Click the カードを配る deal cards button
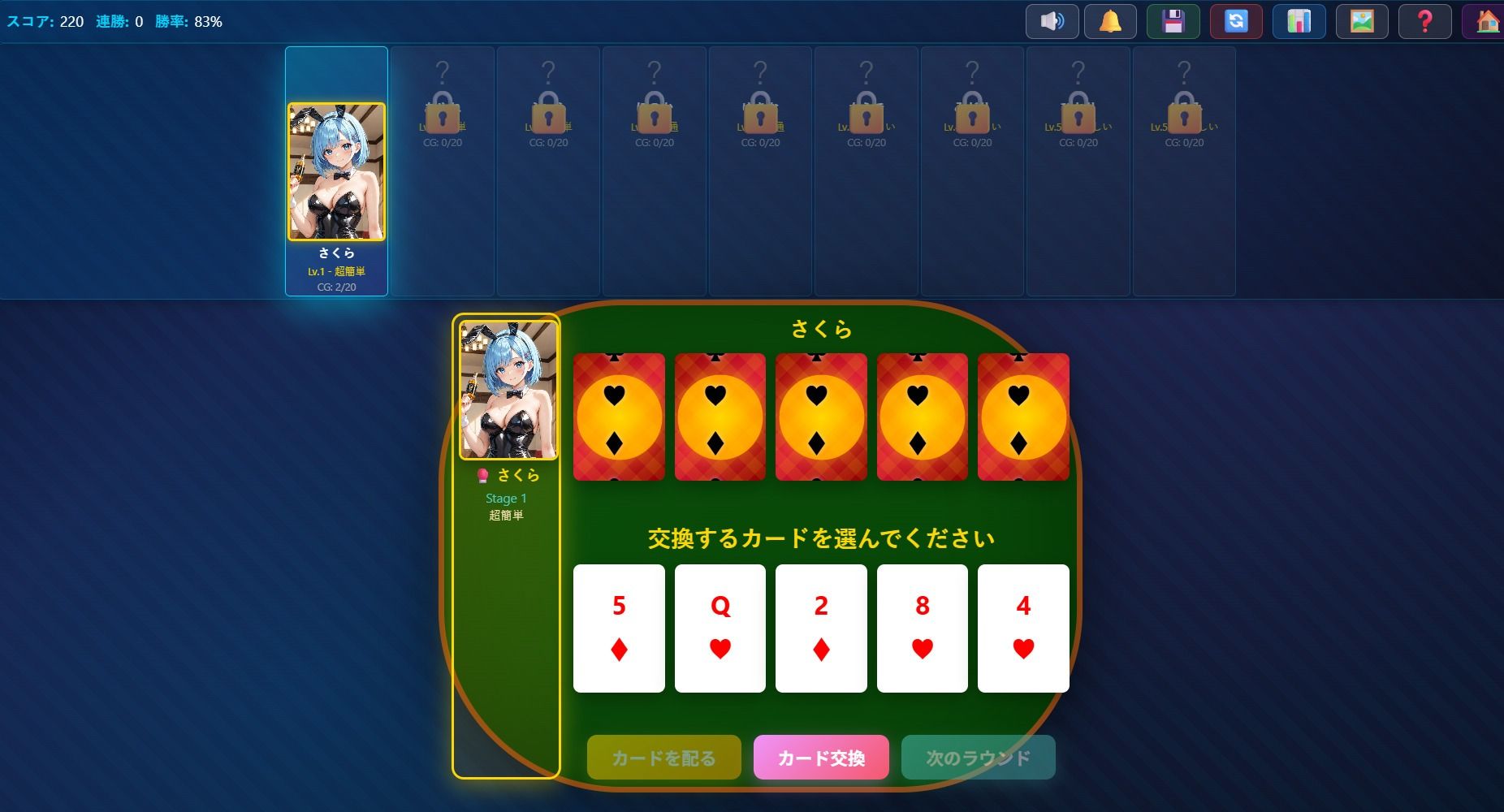Image resolution: width=1504 pixels, height=812 pixels. coord(663,757)
